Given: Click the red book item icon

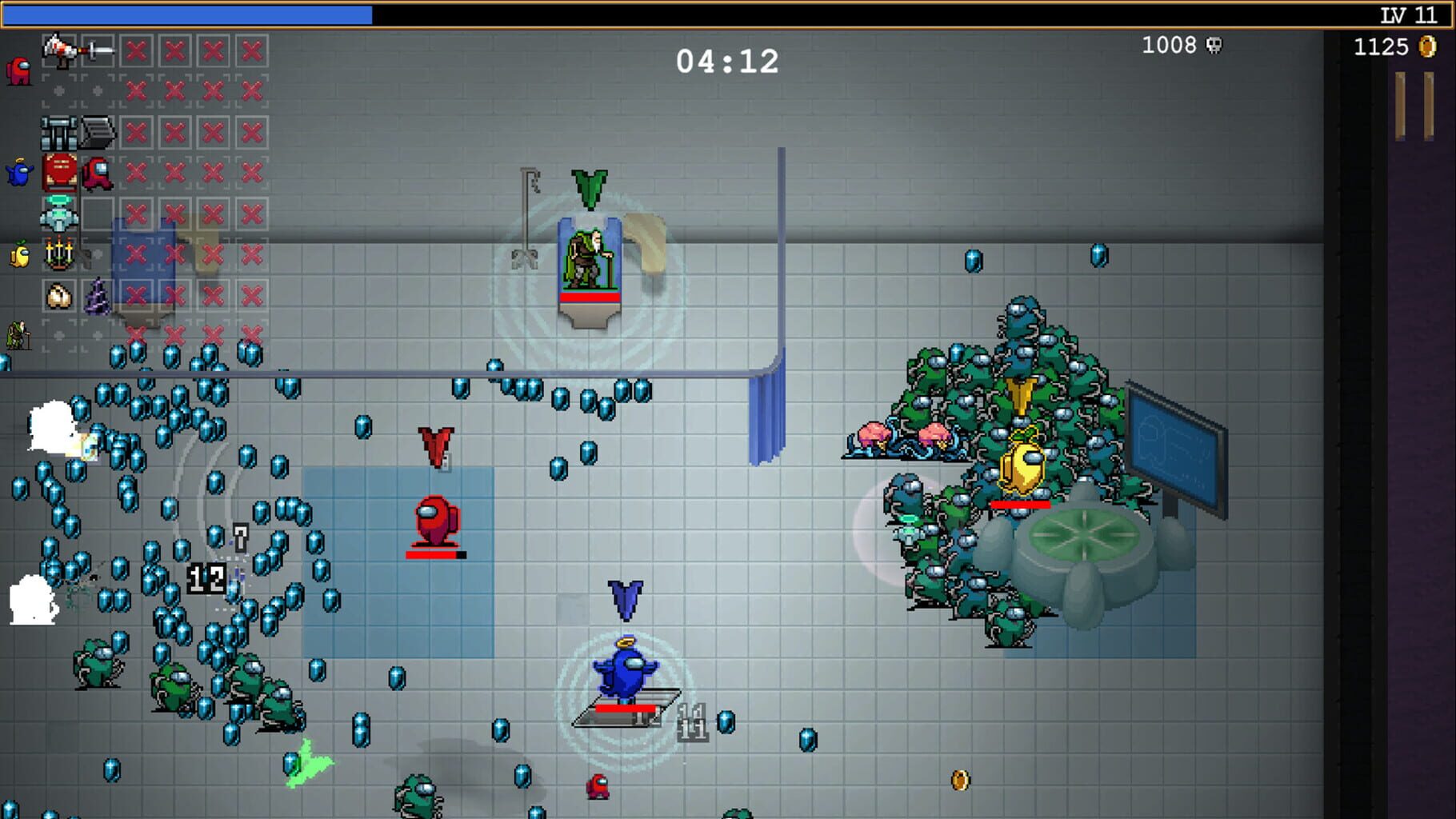Looking at the screenshot, I should coord(59,171).
